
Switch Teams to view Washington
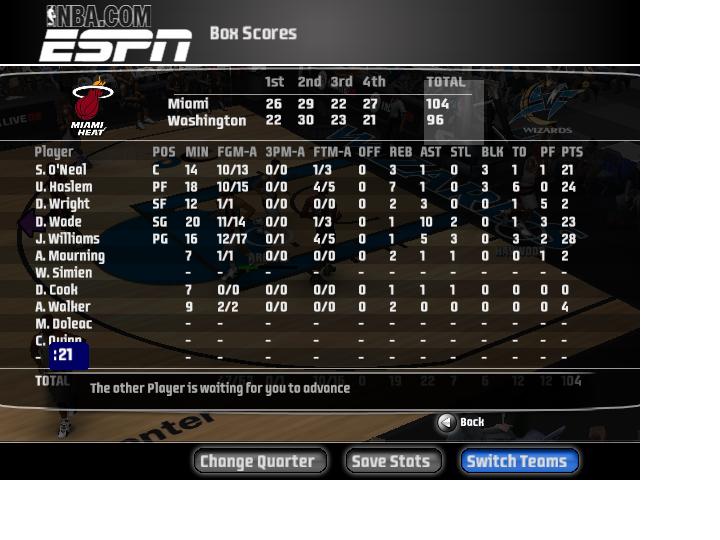click(519, 461)
